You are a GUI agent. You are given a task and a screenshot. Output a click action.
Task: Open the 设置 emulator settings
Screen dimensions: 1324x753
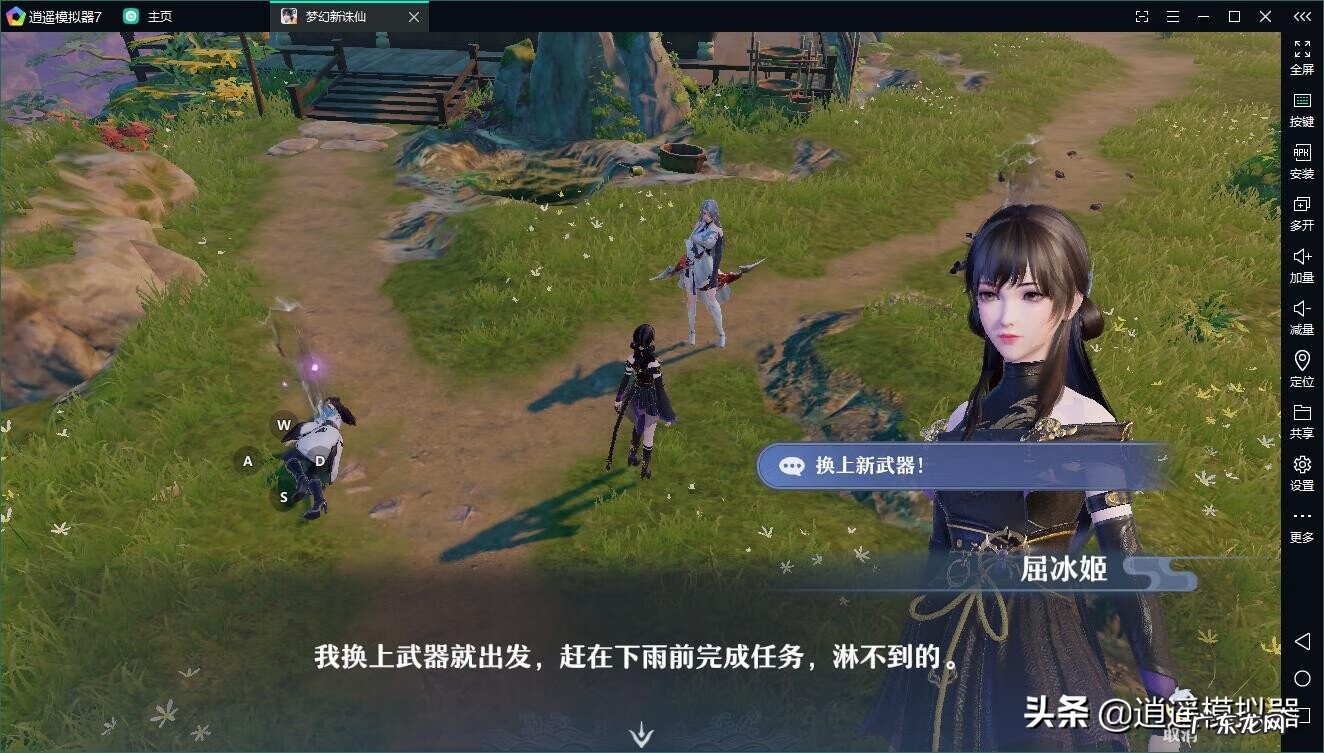coord(1302,474)
